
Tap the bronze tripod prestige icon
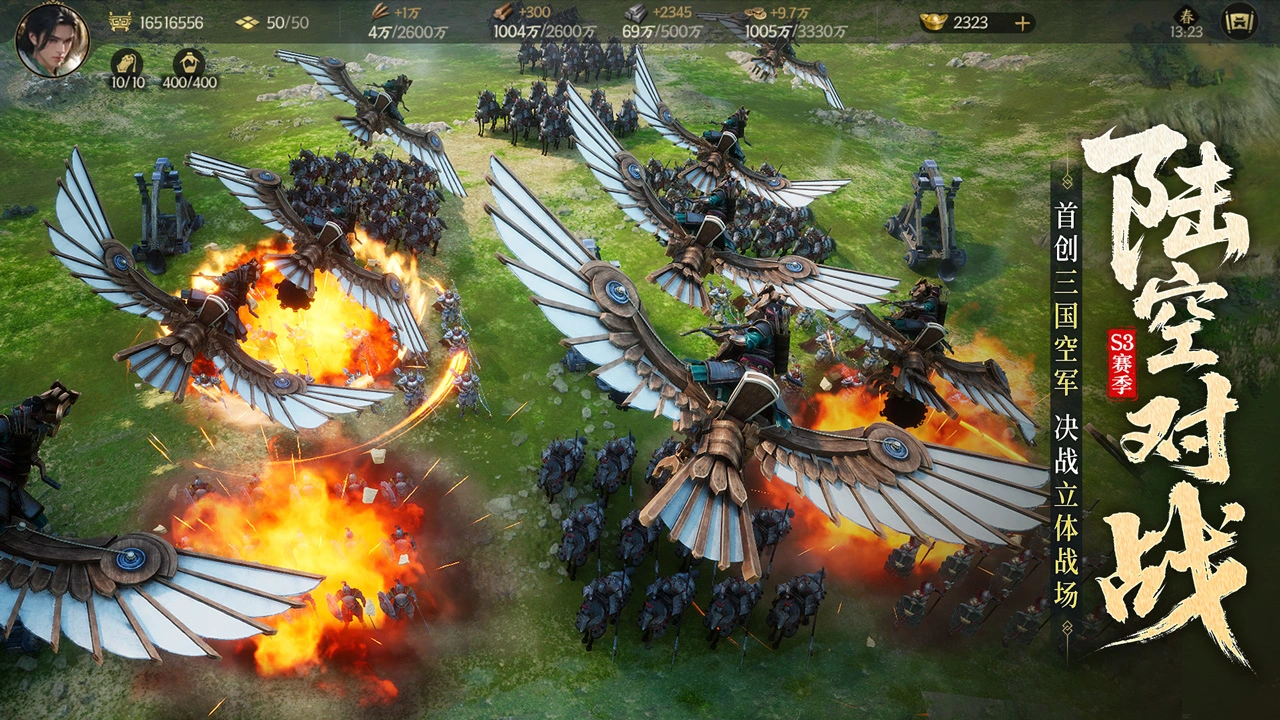coord(120,22)
